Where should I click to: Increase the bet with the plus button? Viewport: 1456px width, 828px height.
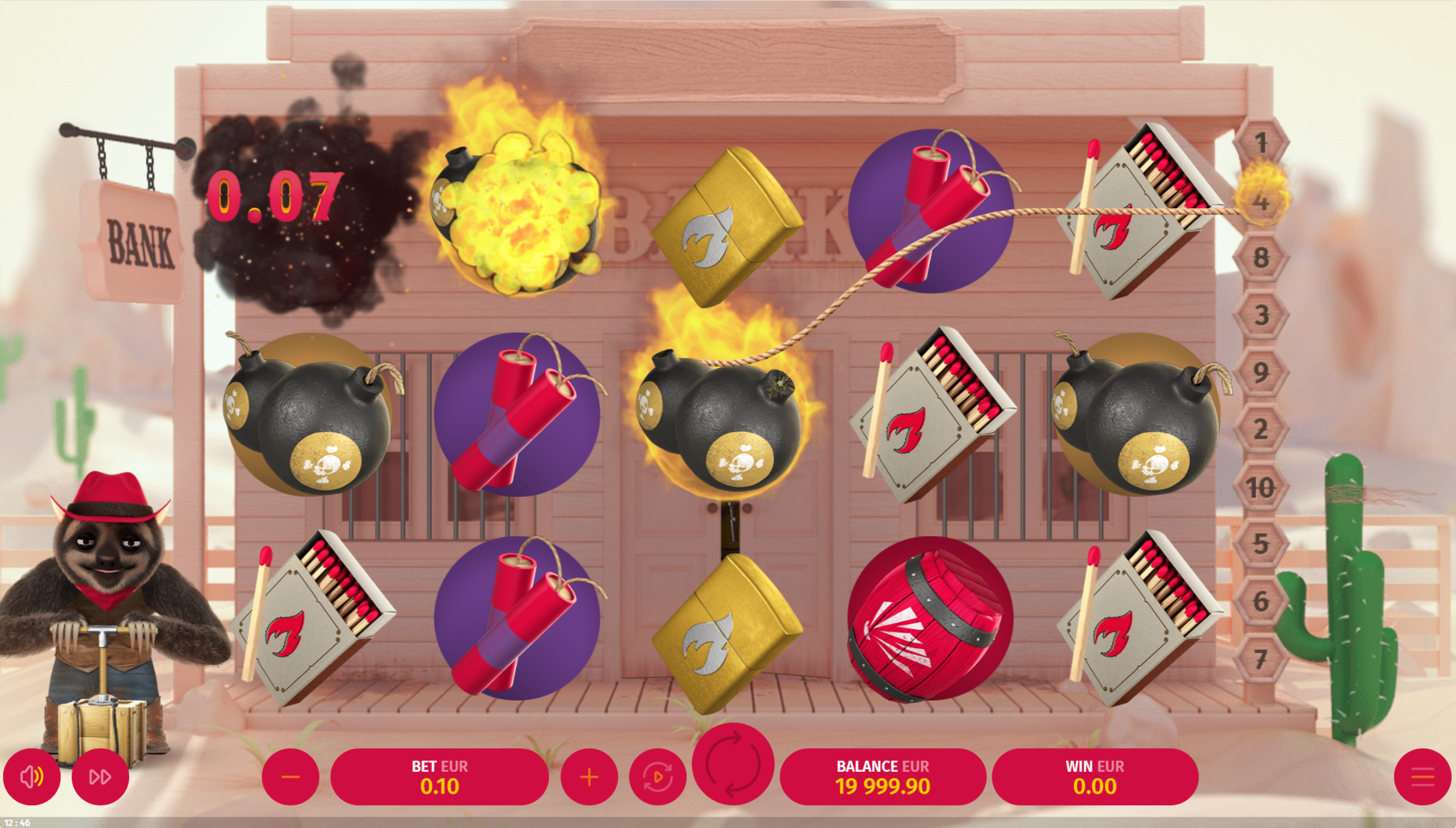point(589,777)
